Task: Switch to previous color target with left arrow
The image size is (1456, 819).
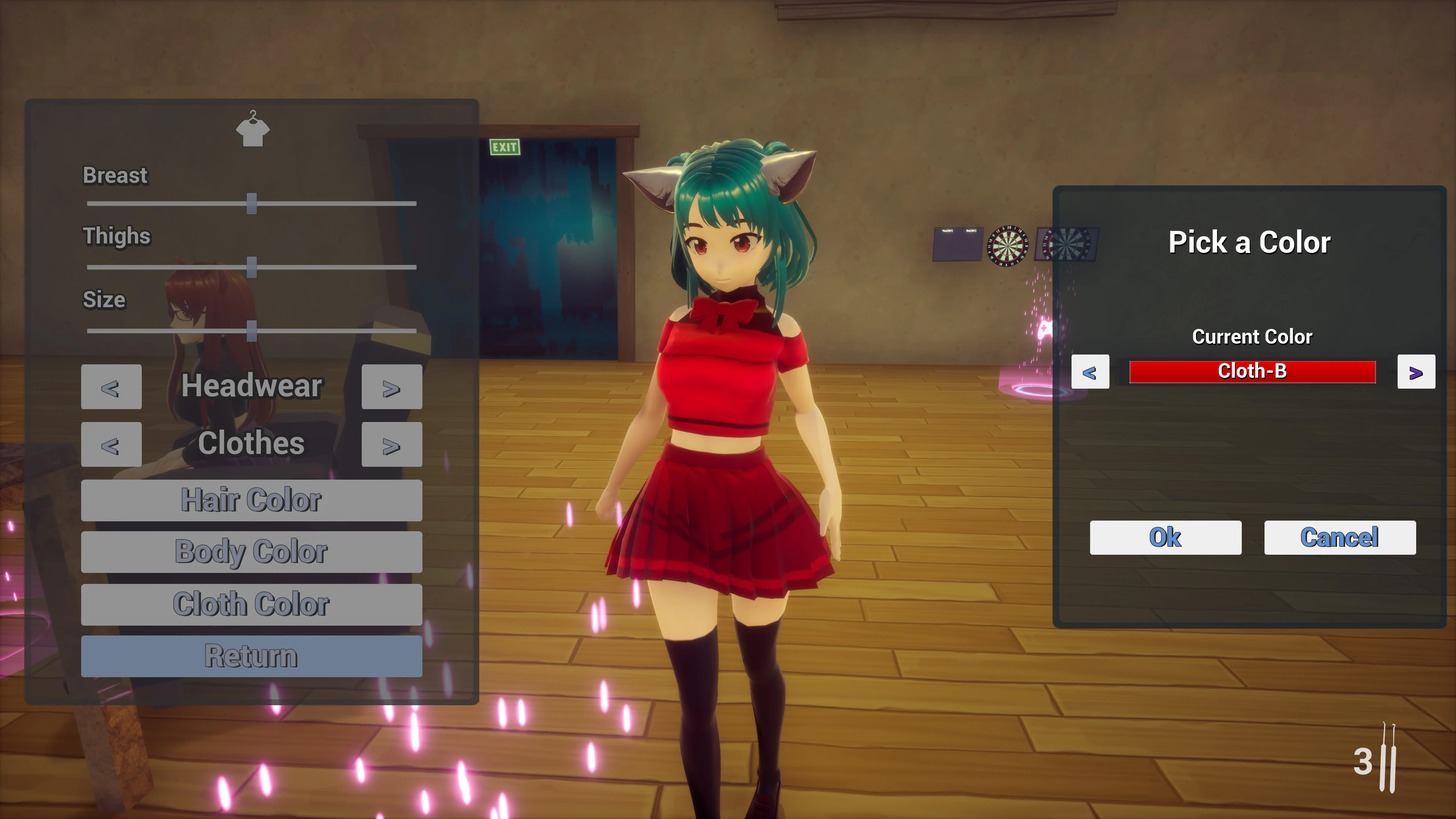Action: tap(1090, 372)
